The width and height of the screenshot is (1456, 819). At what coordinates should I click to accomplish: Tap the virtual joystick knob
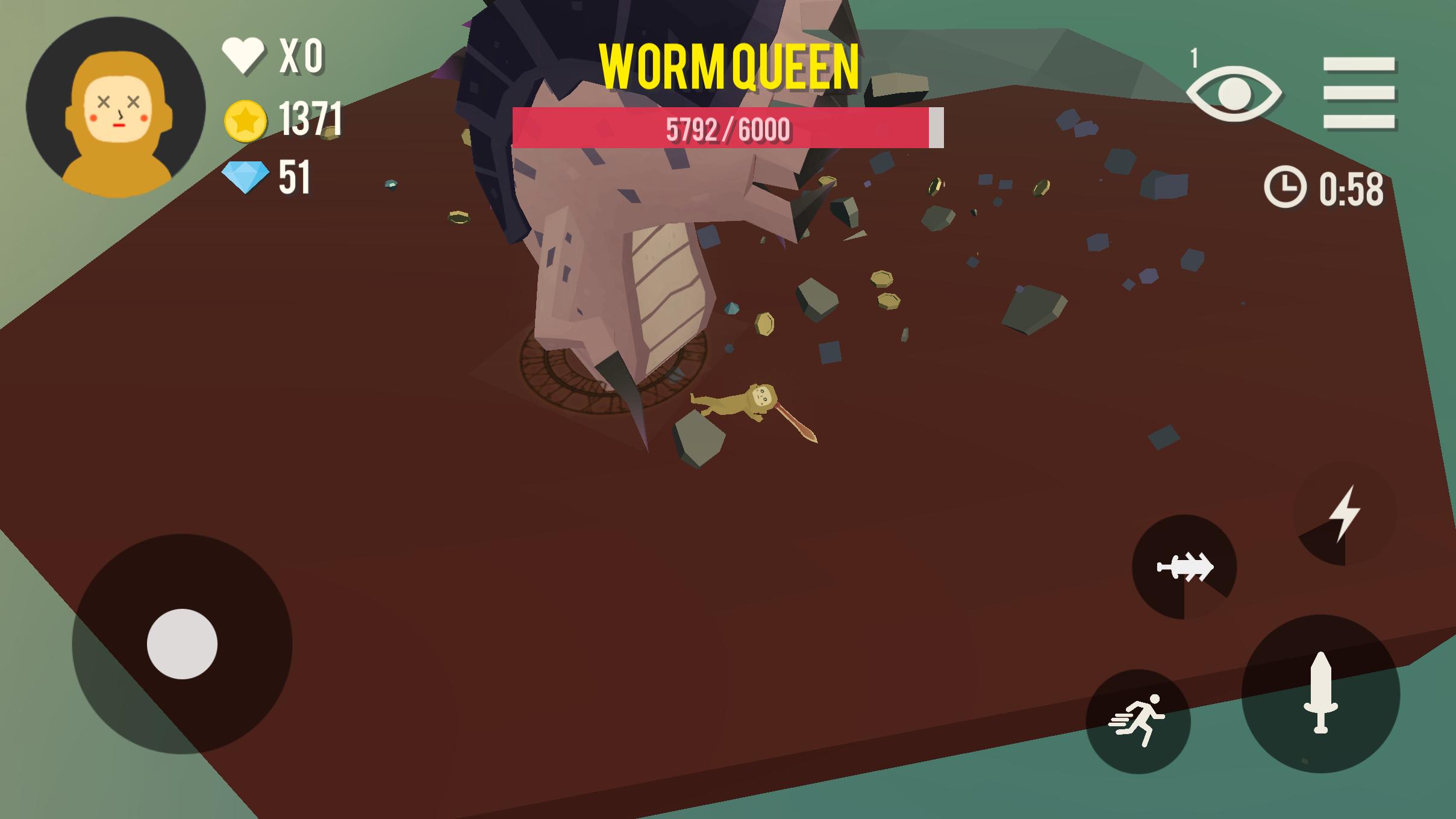point(182,644)
